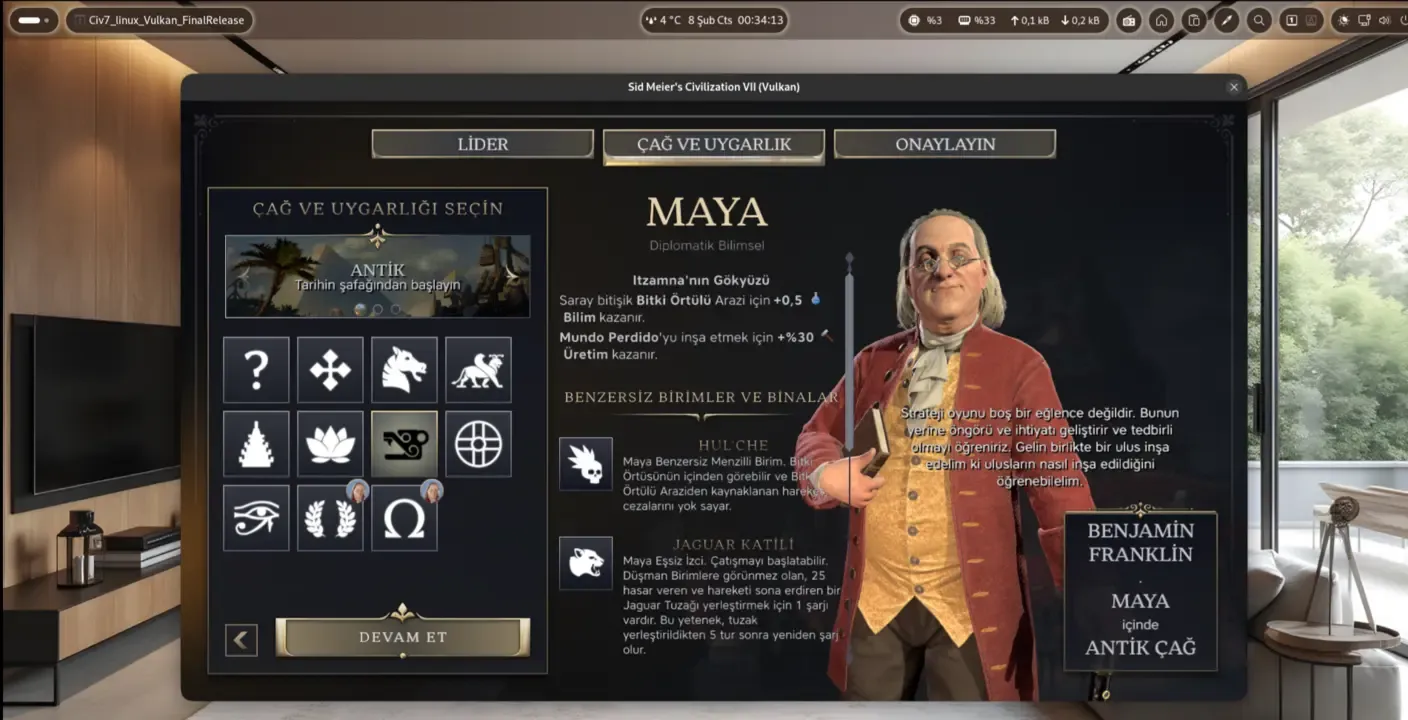Show the Hul'che unit icon
This screenshot has height=720, width=1408.
pos(585,464)
